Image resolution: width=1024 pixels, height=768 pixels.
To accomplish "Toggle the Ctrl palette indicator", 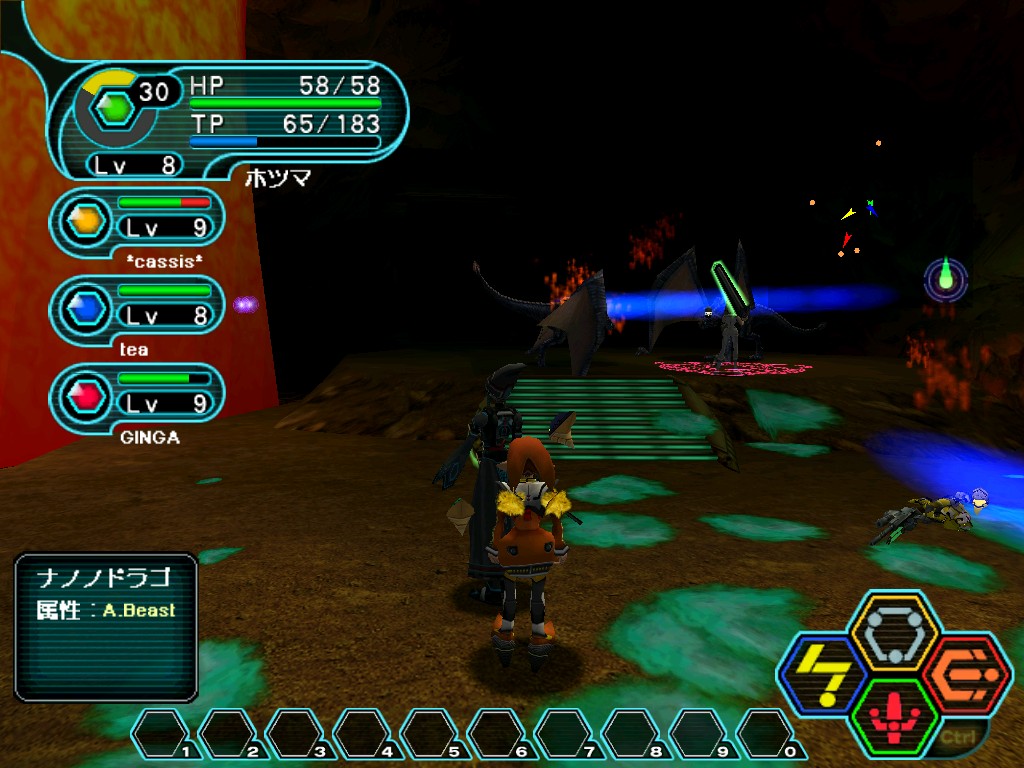I will (x=953, y=738).
